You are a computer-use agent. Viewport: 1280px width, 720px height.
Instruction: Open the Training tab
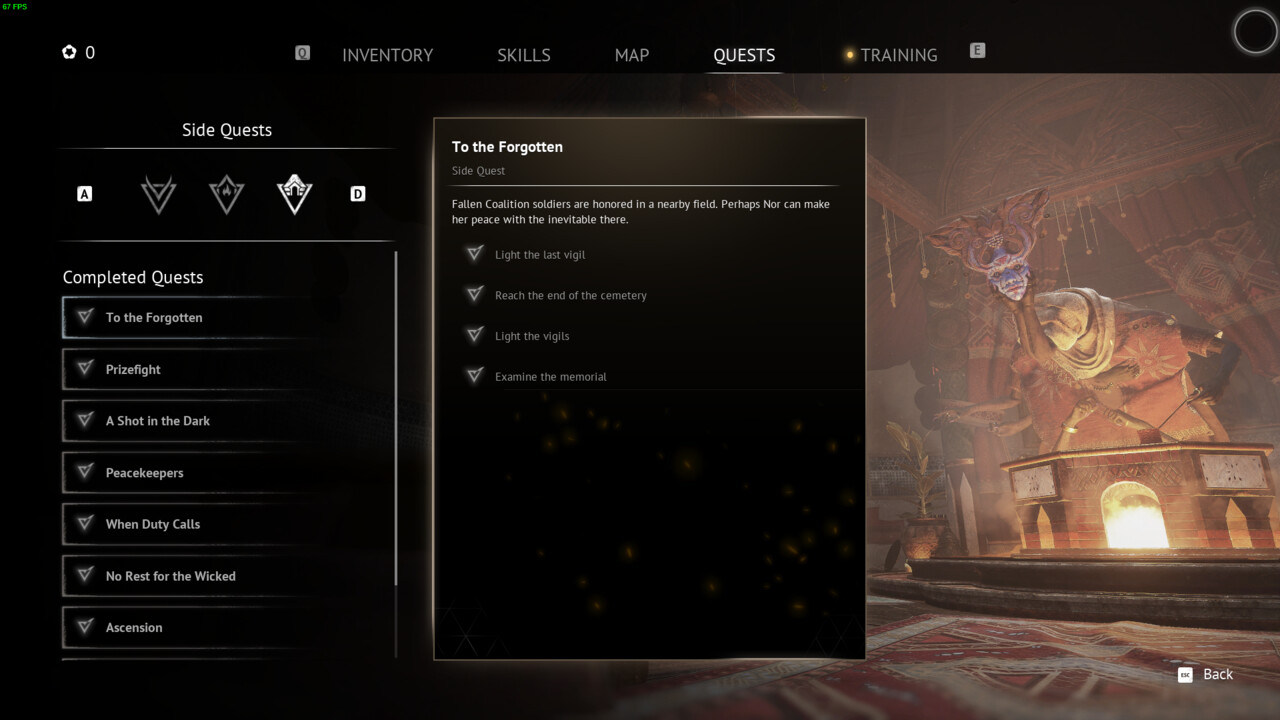[x=898, y=55]
